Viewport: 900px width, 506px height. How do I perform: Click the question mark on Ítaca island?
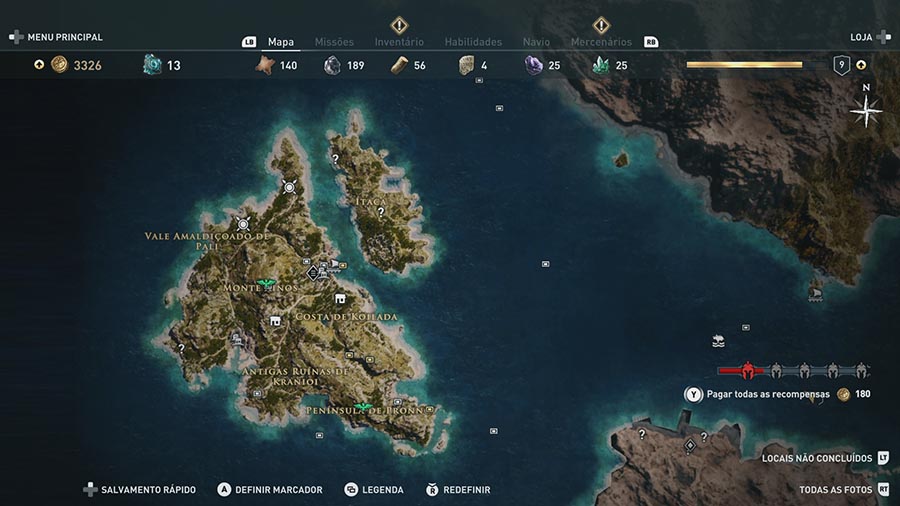tap(380, 212)
